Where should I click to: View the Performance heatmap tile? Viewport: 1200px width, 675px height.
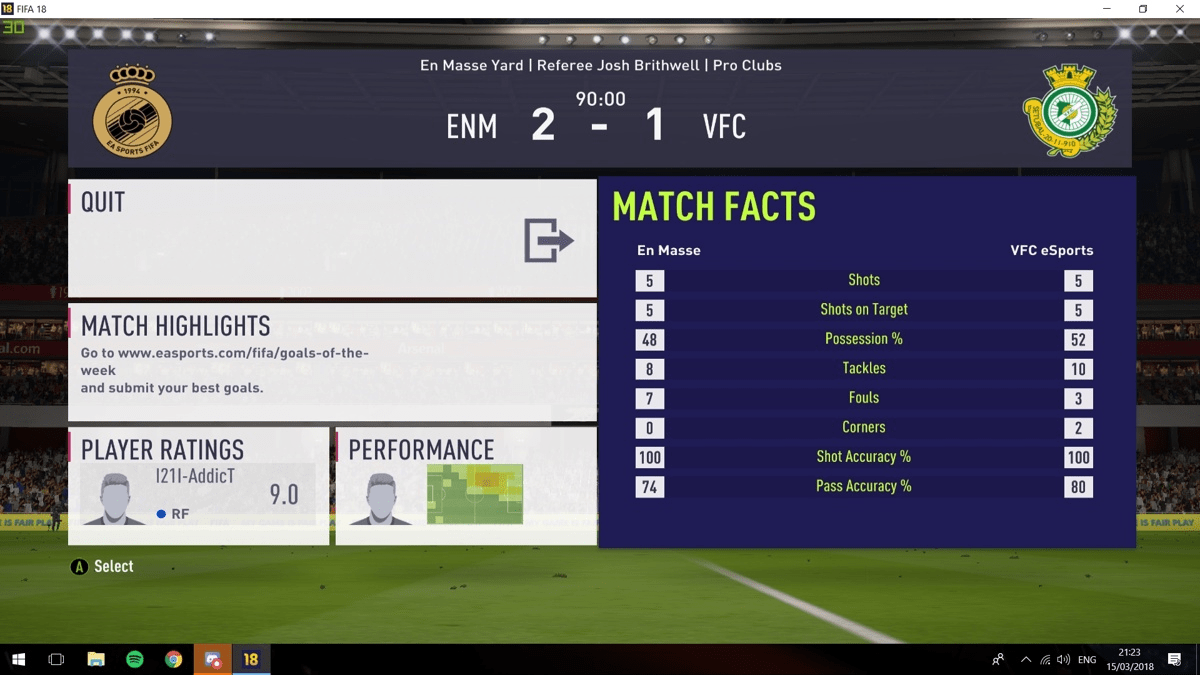pyautogui.click(x=466, y=486)
